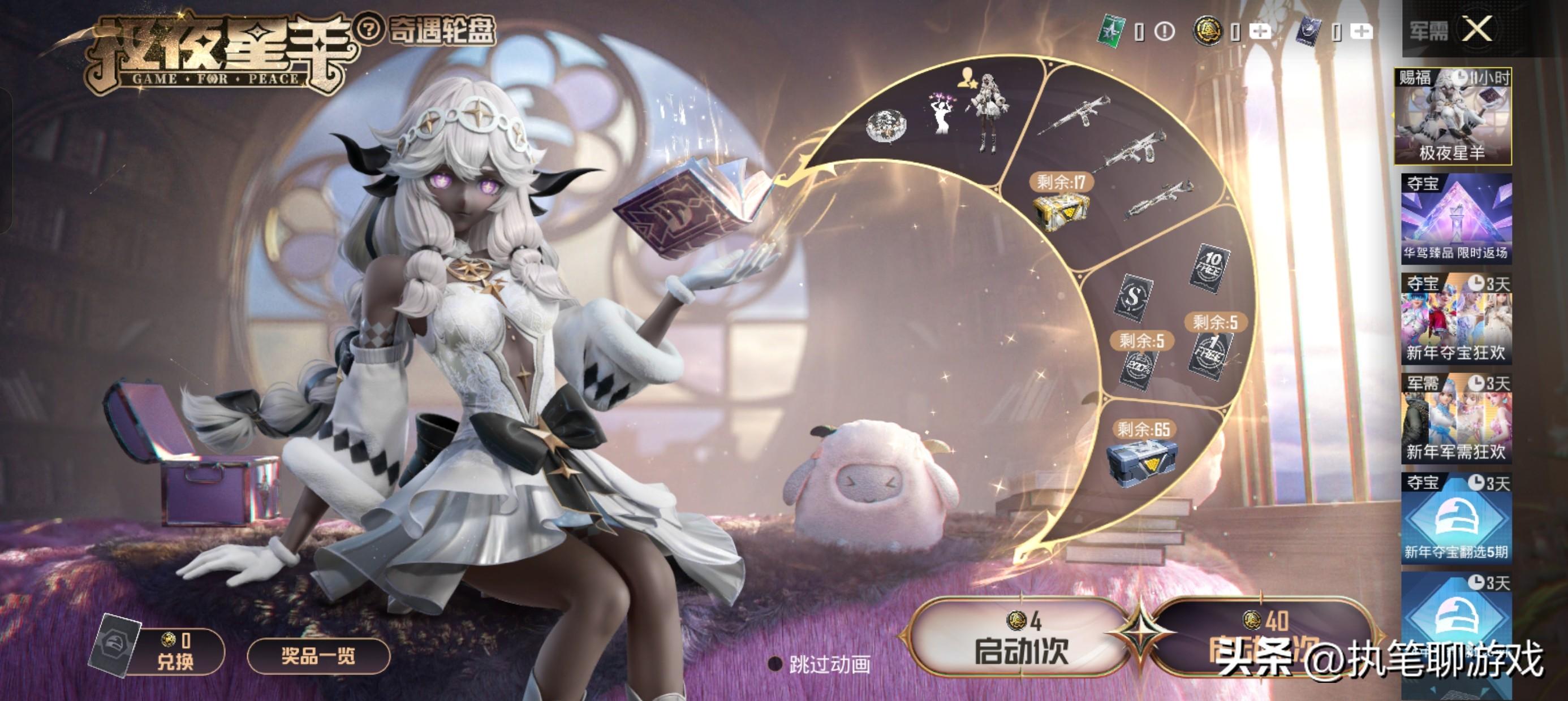Open the 新年夺宝狂欢 event

point(1455,319)
